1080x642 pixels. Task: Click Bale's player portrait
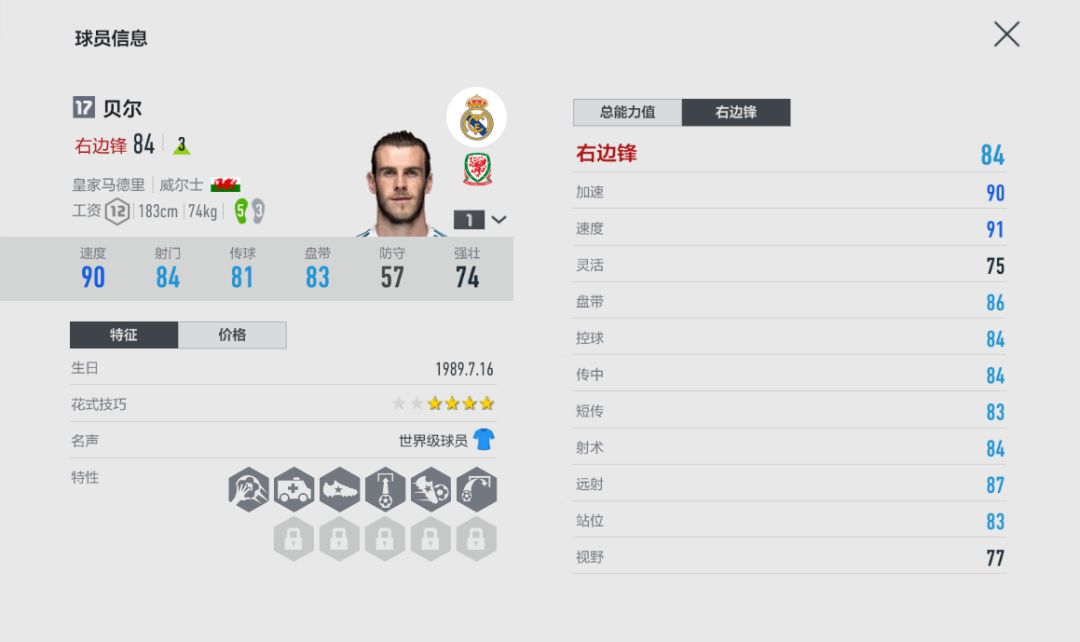pyautogui.click(x=403, y=186)
